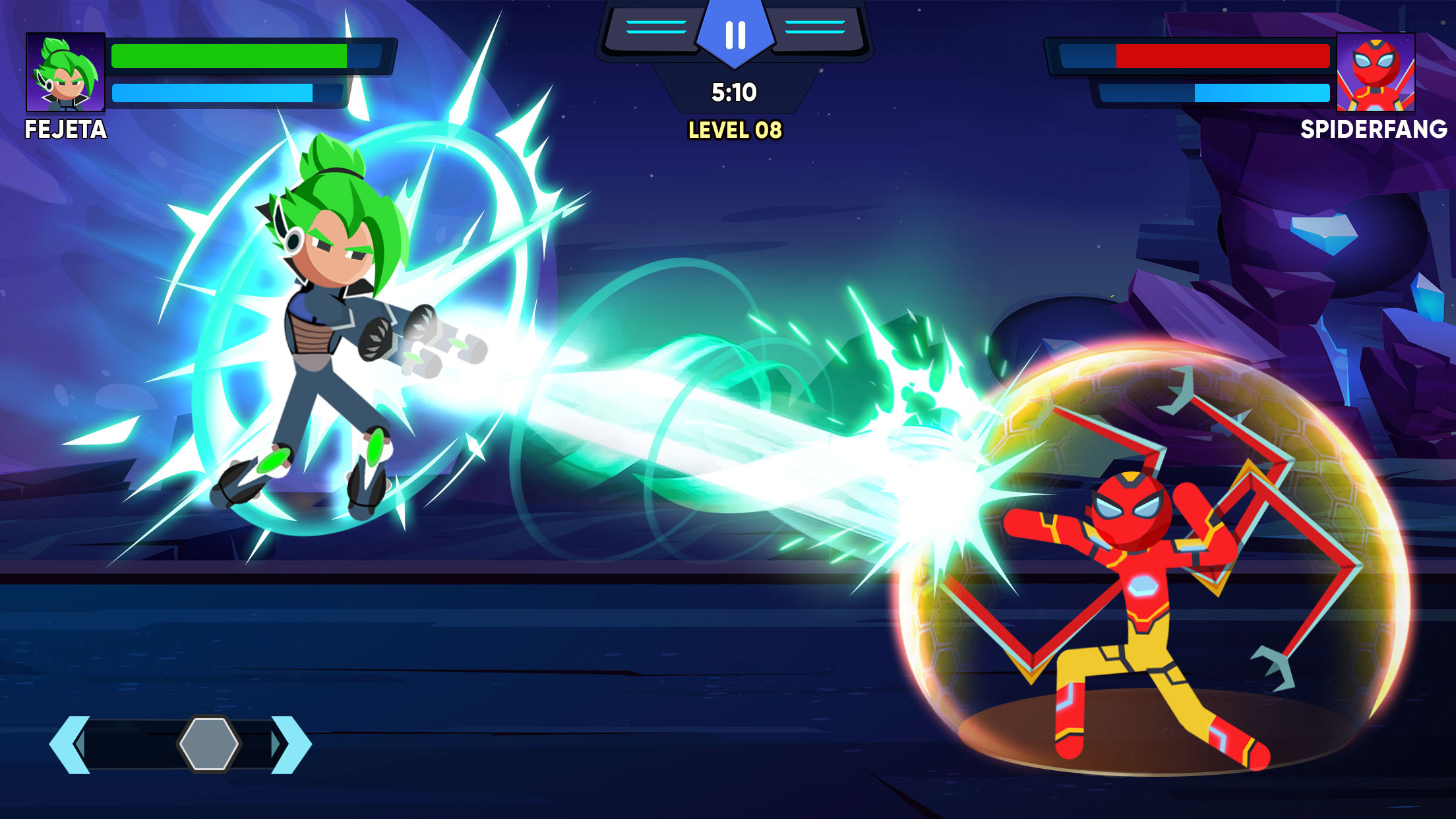Tap the 5:10 match timer
The width and height of the screenshot is (1456, 819).
(734, 92)
